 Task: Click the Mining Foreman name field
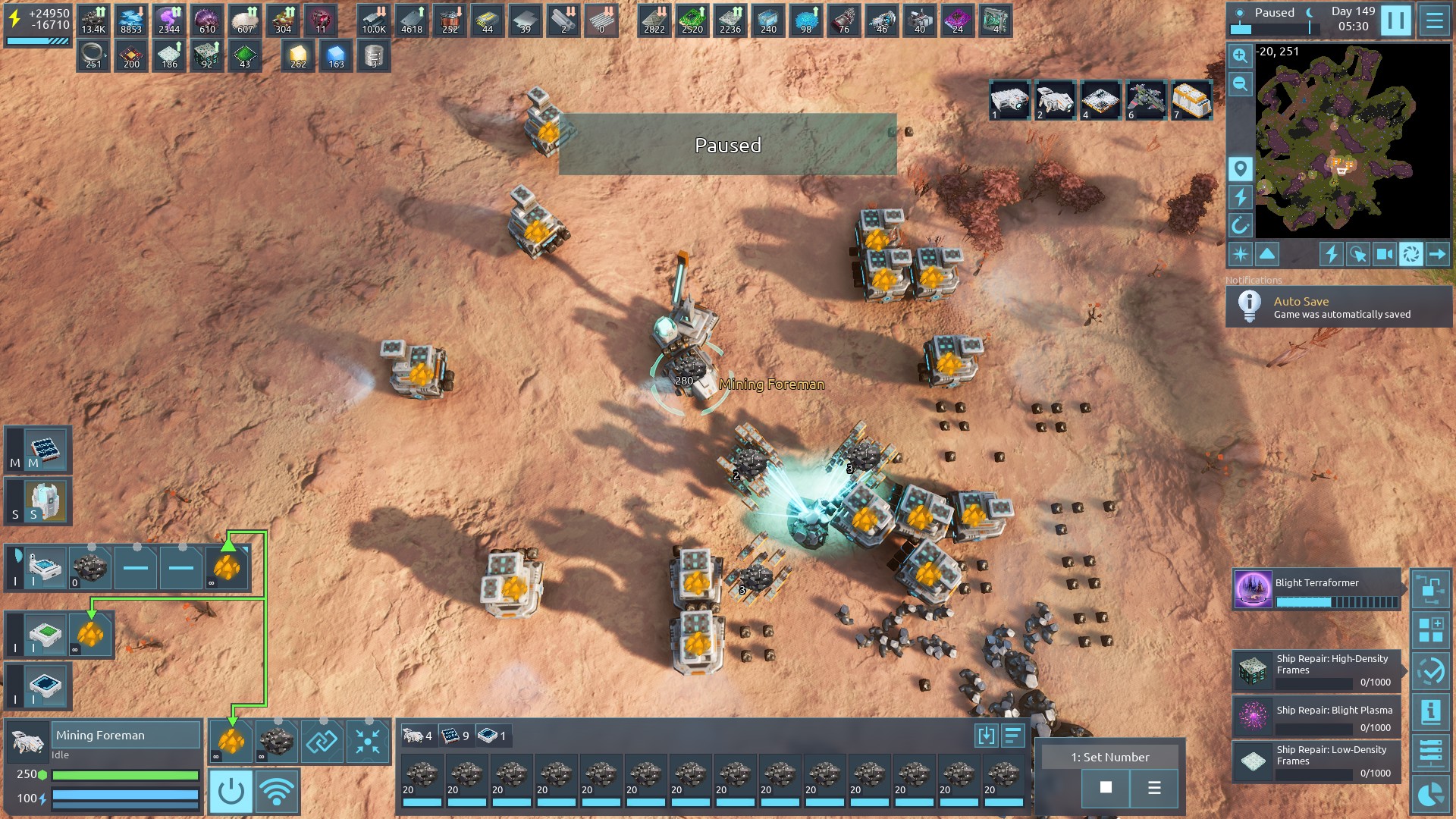pos(125,735)
